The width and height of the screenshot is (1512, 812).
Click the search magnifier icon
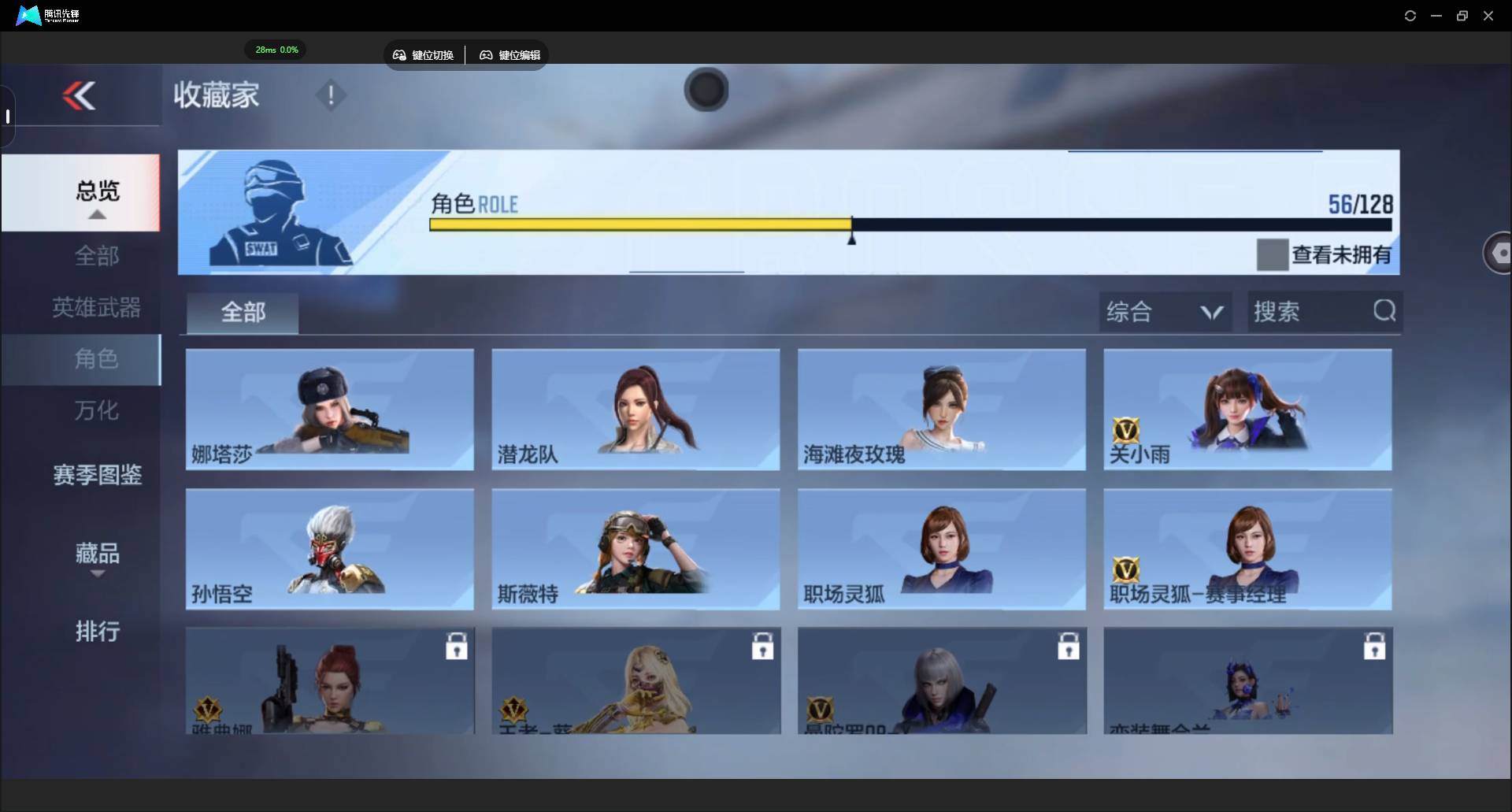click(x=1384, y=311)
